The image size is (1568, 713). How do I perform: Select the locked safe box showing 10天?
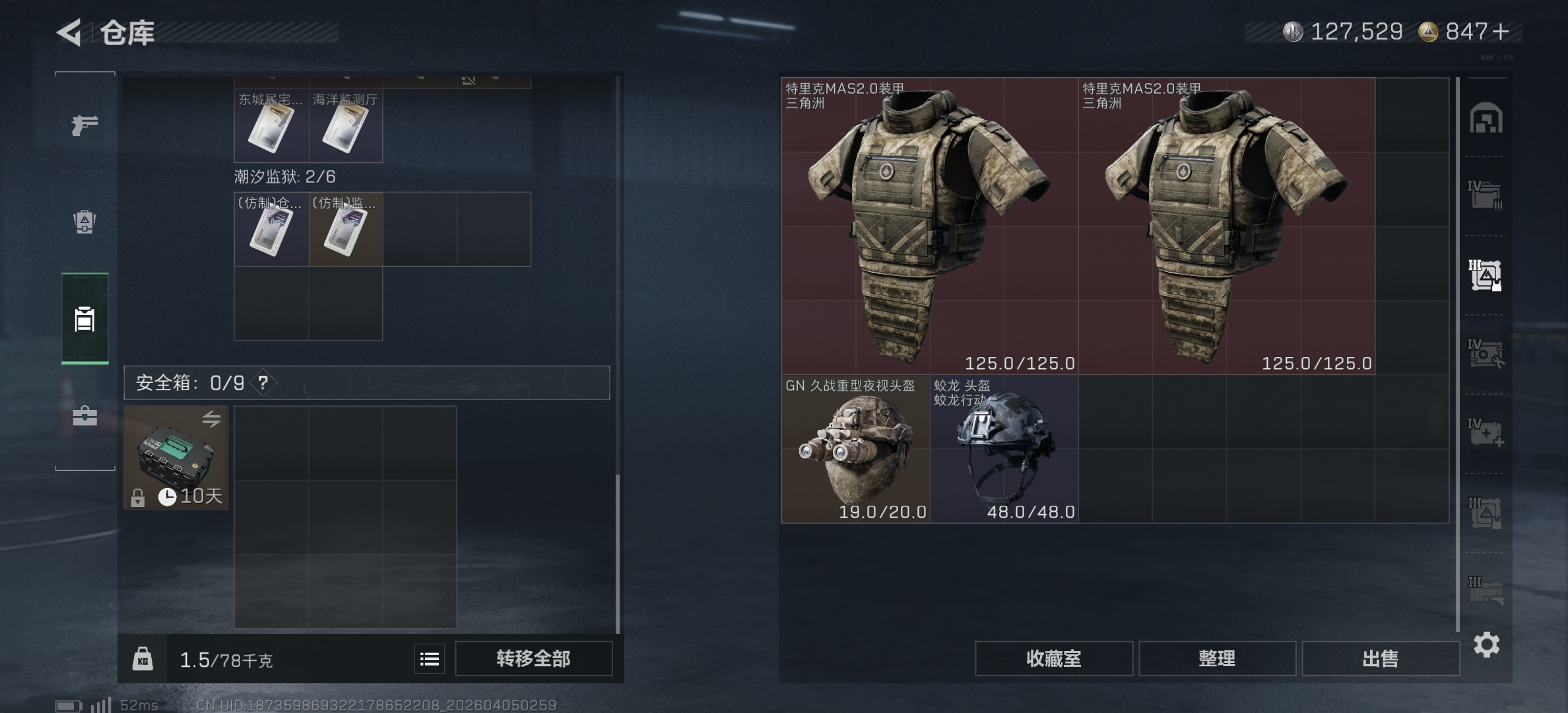pyautogui.click(x=175, y=458)
